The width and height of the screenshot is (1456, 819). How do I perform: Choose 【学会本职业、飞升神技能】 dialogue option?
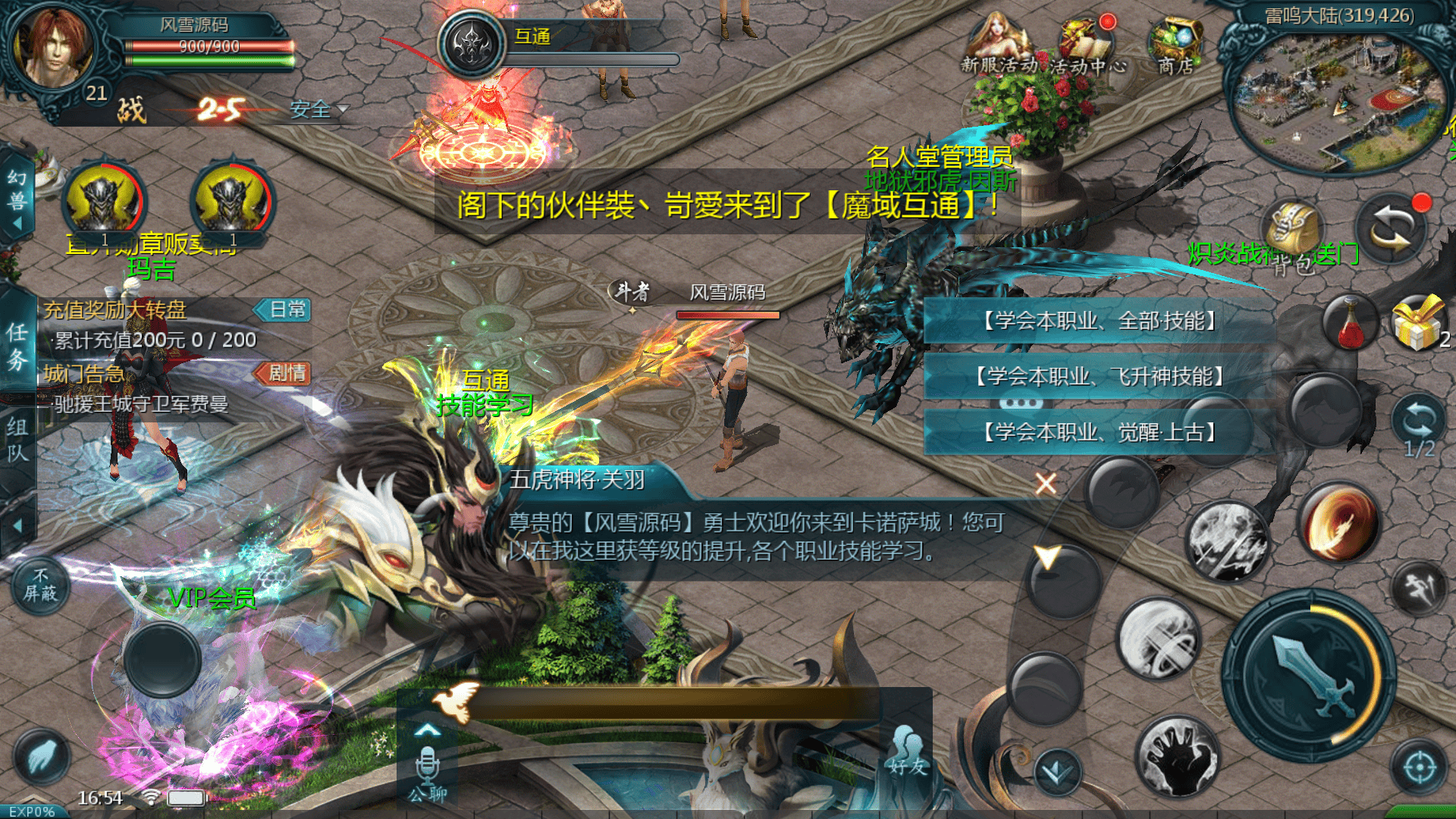tap(1099, 376)
